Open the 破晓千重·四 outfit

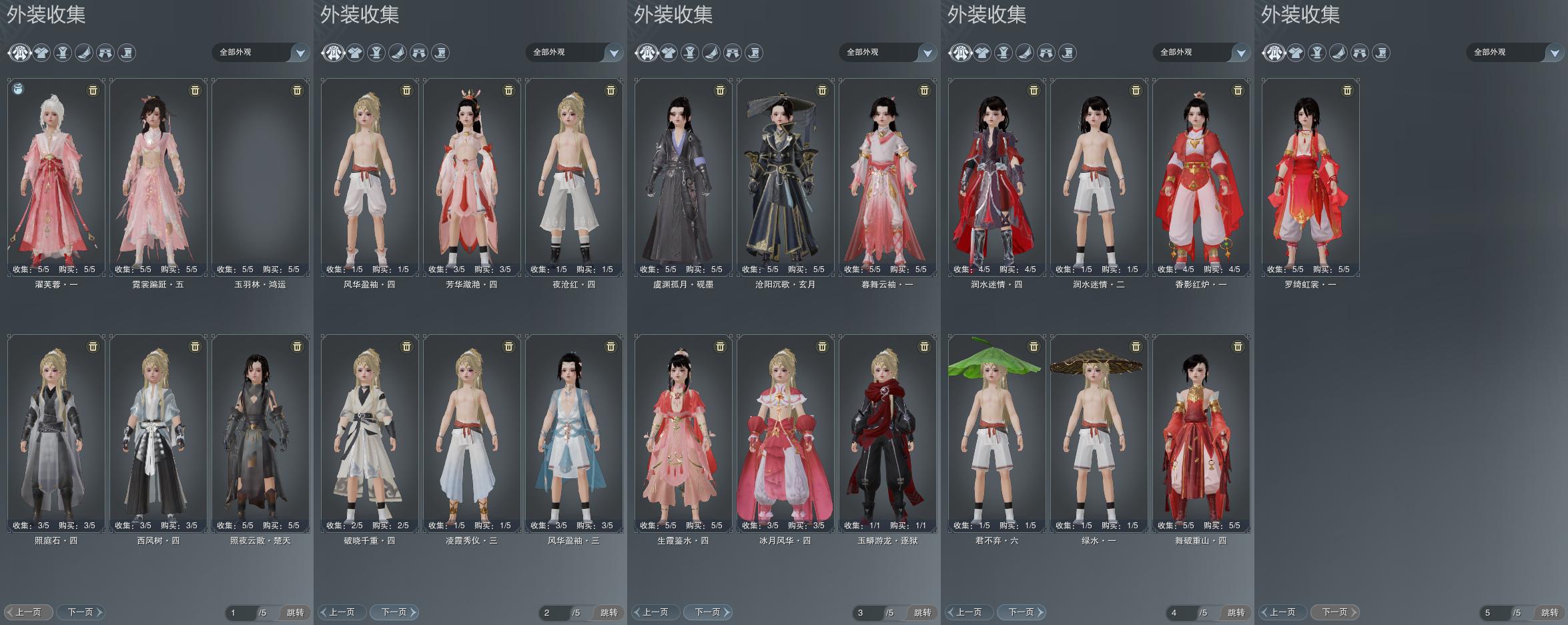pos(370,434)
